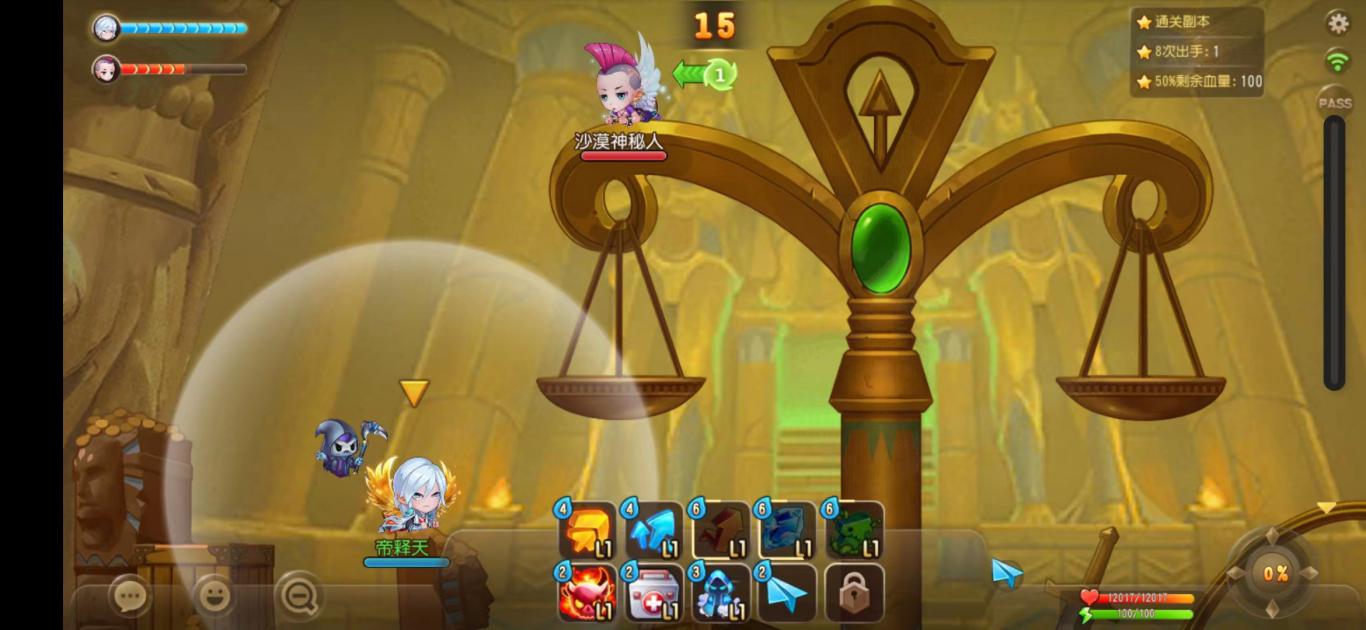Tap the locked padlock skill slot
The width and height of the screenshot is (1366, 630).
tap(854, 593)
